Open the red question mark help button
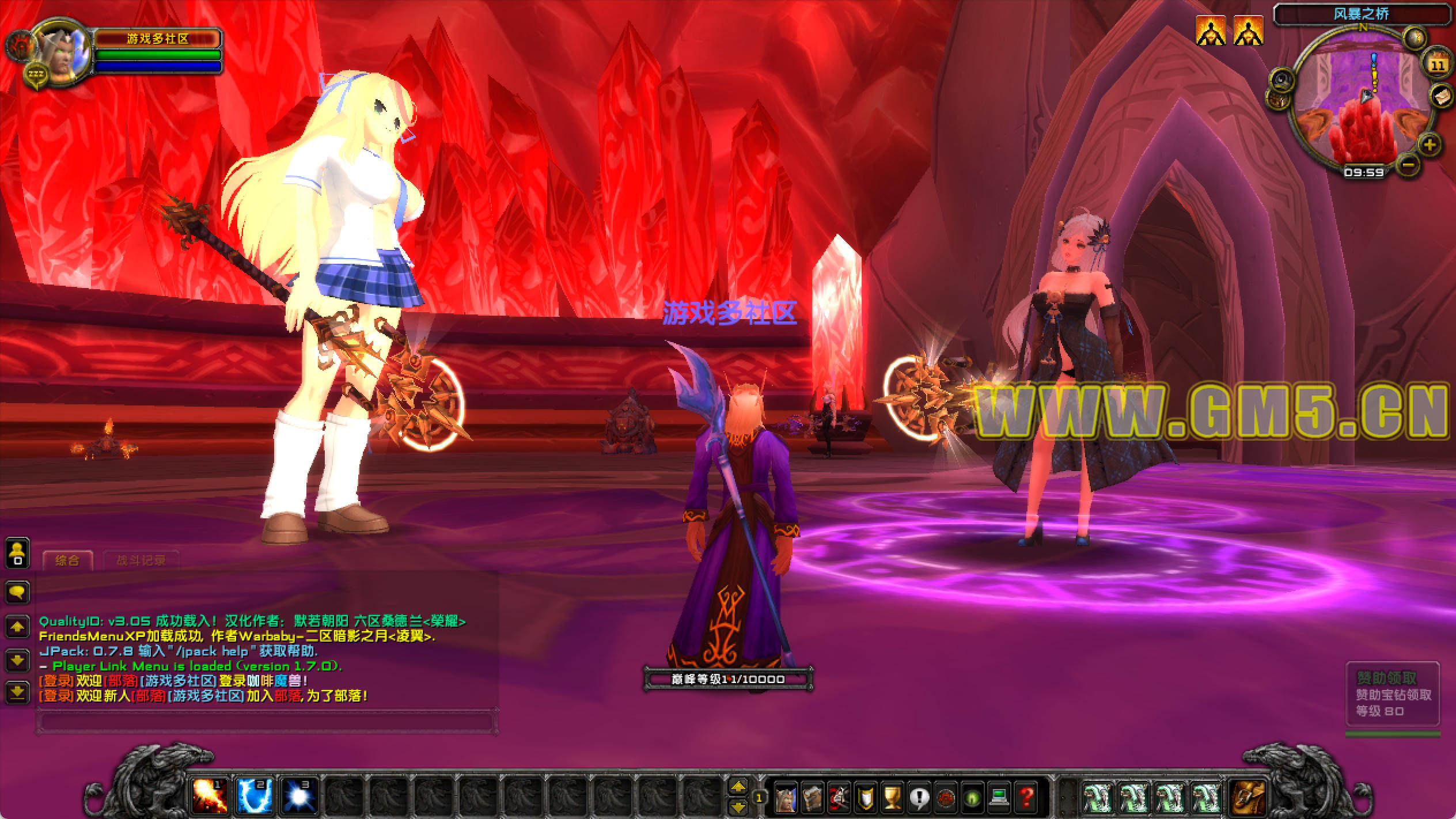Screen dimensions: 1456x819 pyautogui.click(x=1026, y=798)
